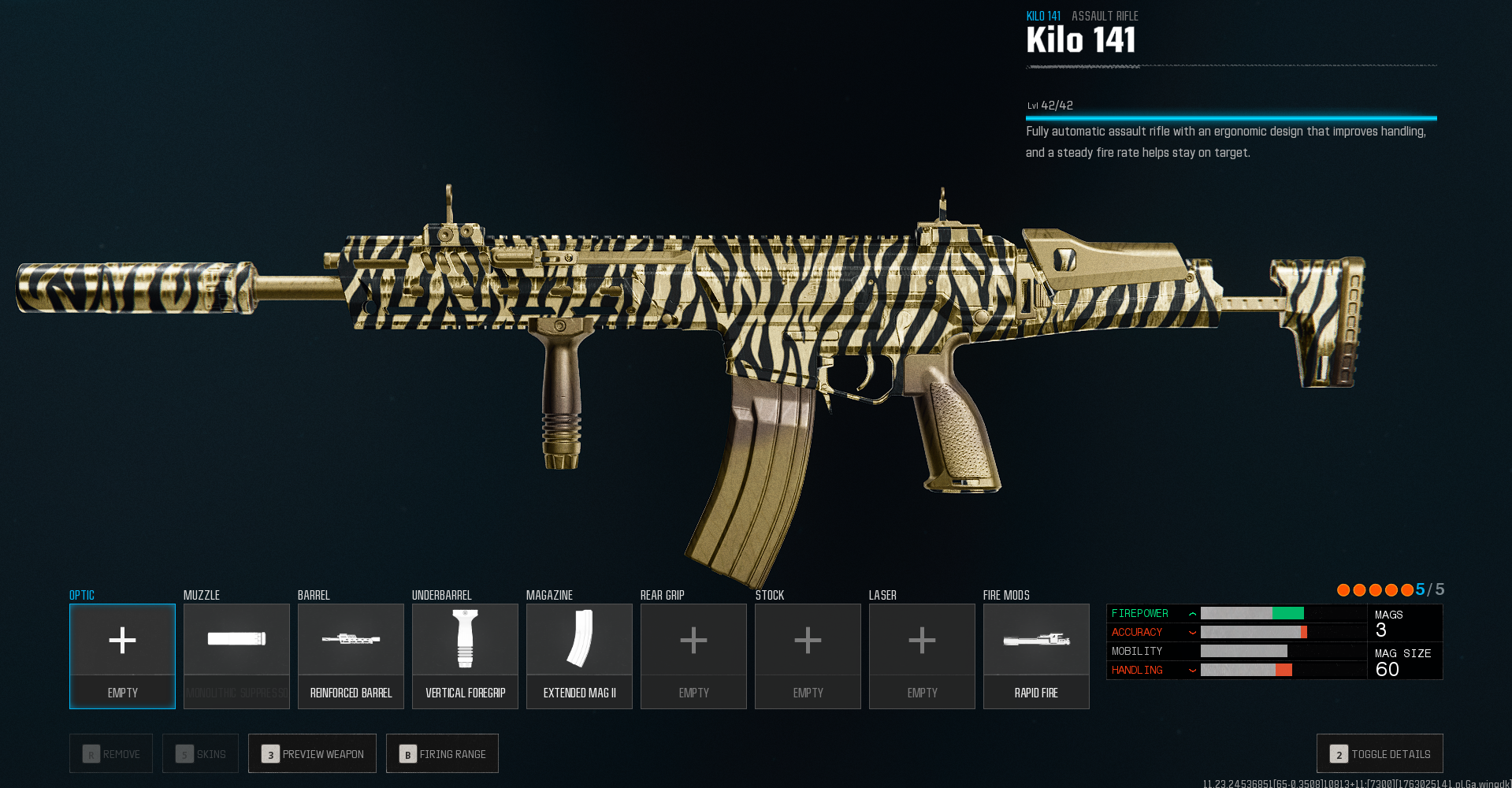Expand the Accuracy stat breakdown
The image size is (1512, 788).
coord(1192,632)
